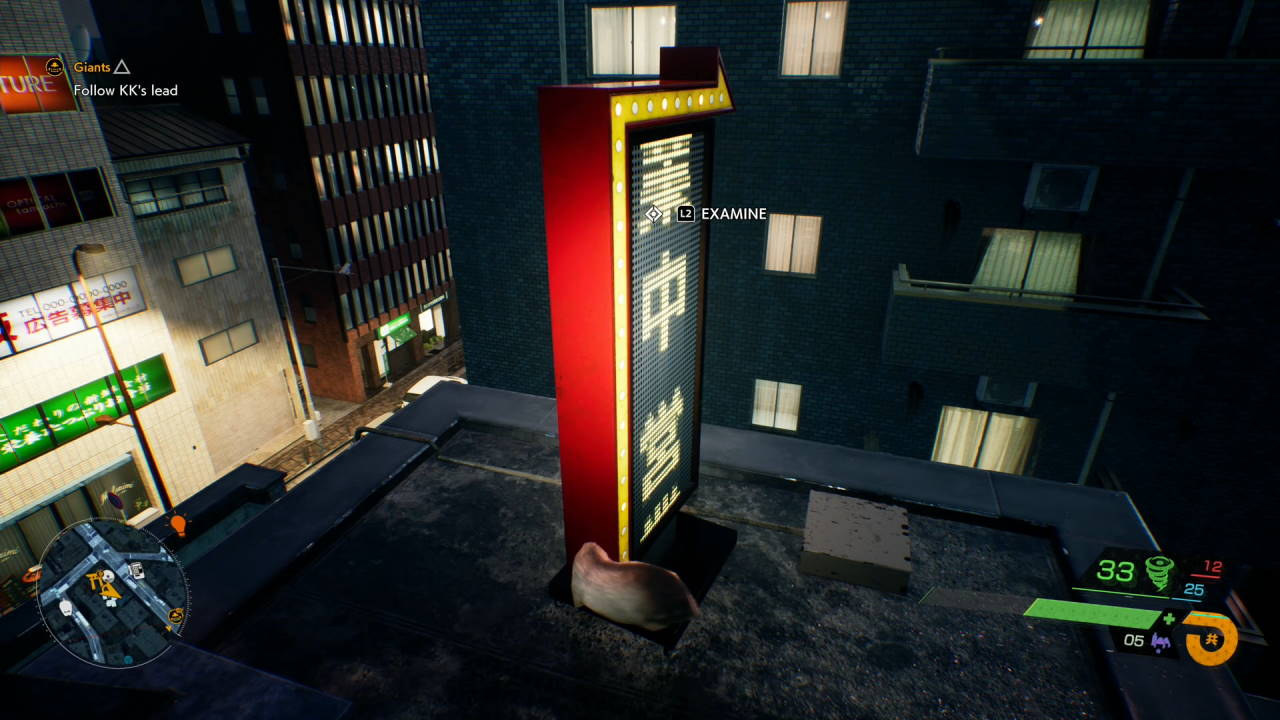
Task: Click the blue counter showing 25
Action: [x=1195, y=589]
